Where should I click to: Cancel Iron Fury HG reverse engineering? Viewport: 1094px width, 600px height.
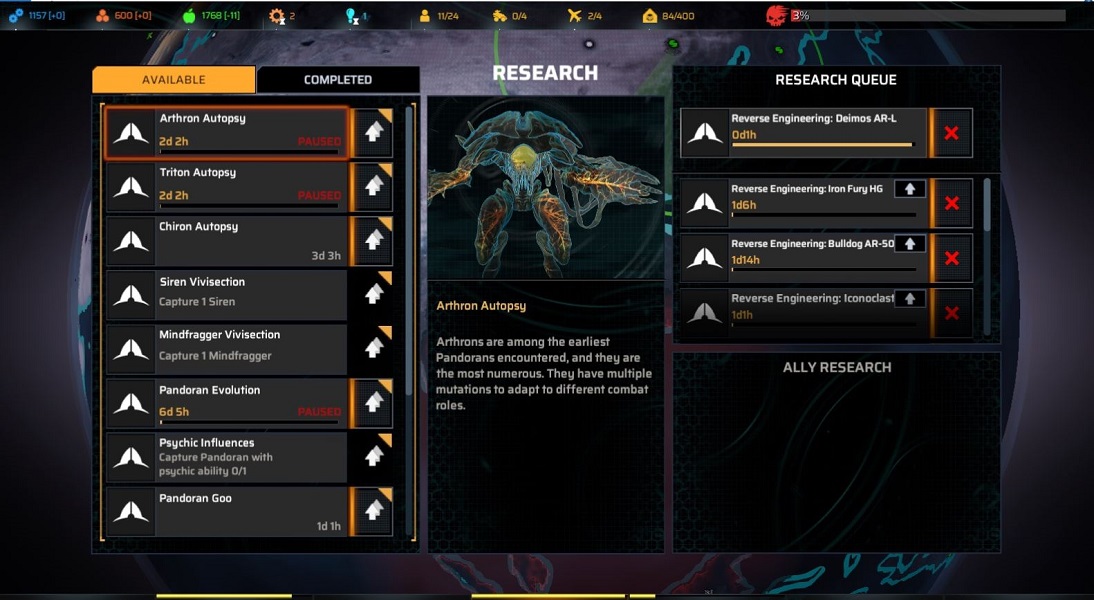tap(951, 204)
